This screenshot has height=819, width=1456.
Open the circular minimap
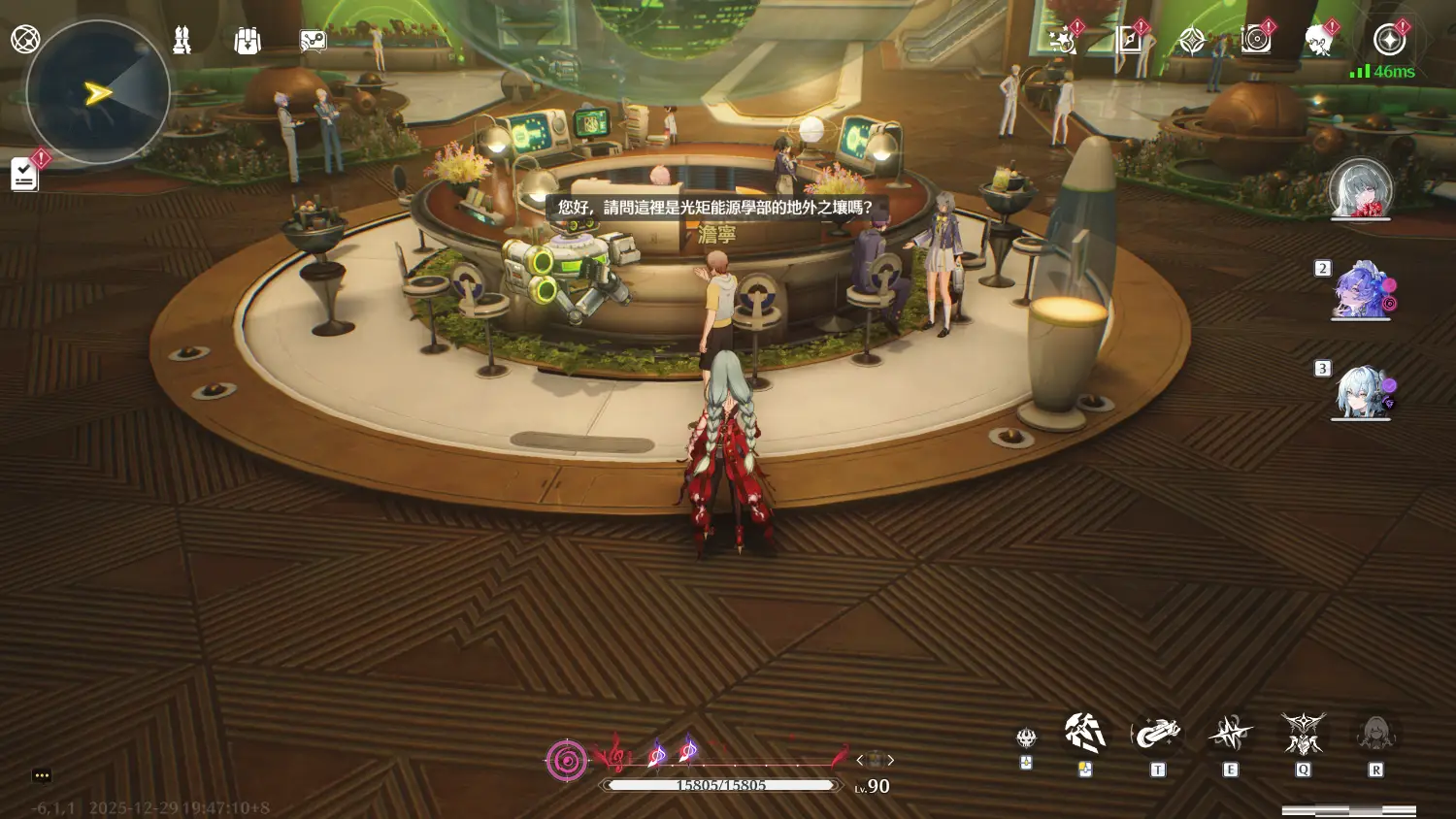[97, 93]
